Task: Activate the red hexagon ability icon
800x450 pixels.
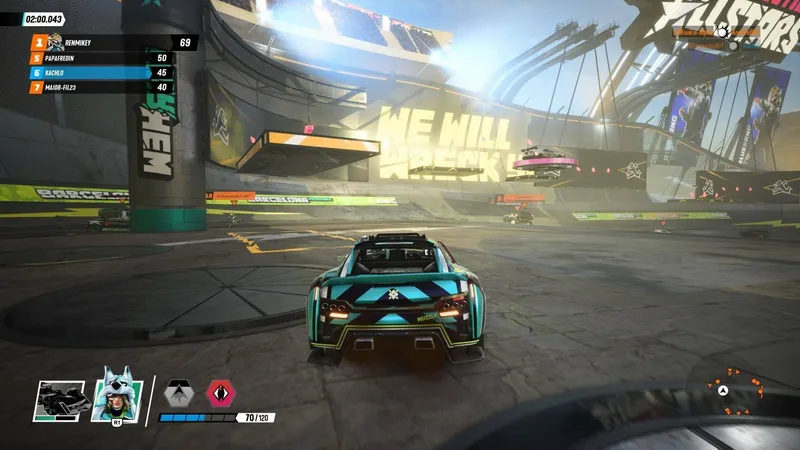Action: [x=220, y=392]
